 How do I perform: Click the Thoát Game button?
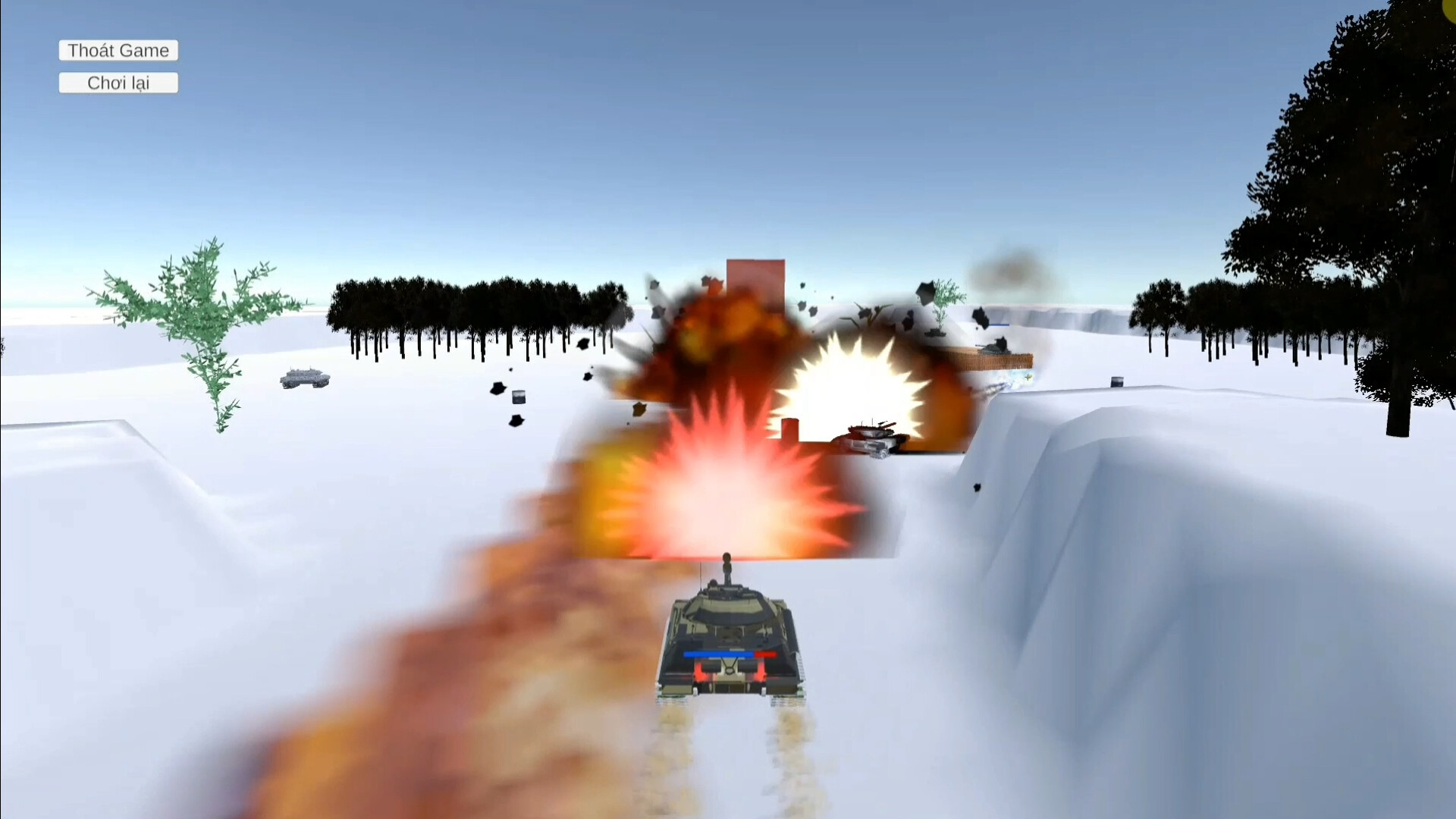(x=118, y=50)
